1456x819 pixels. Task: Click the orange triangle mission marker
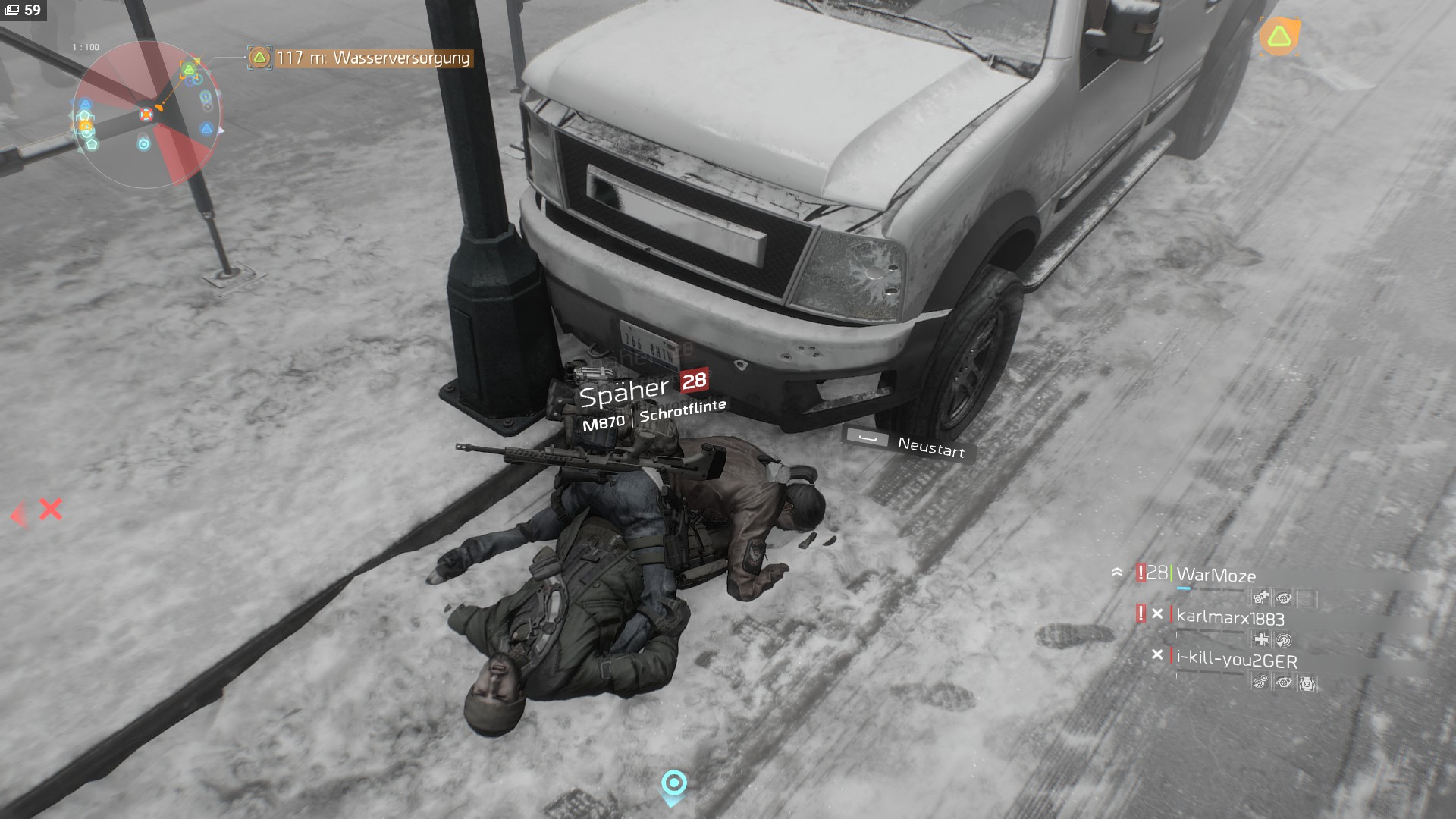click(1279, 36)
